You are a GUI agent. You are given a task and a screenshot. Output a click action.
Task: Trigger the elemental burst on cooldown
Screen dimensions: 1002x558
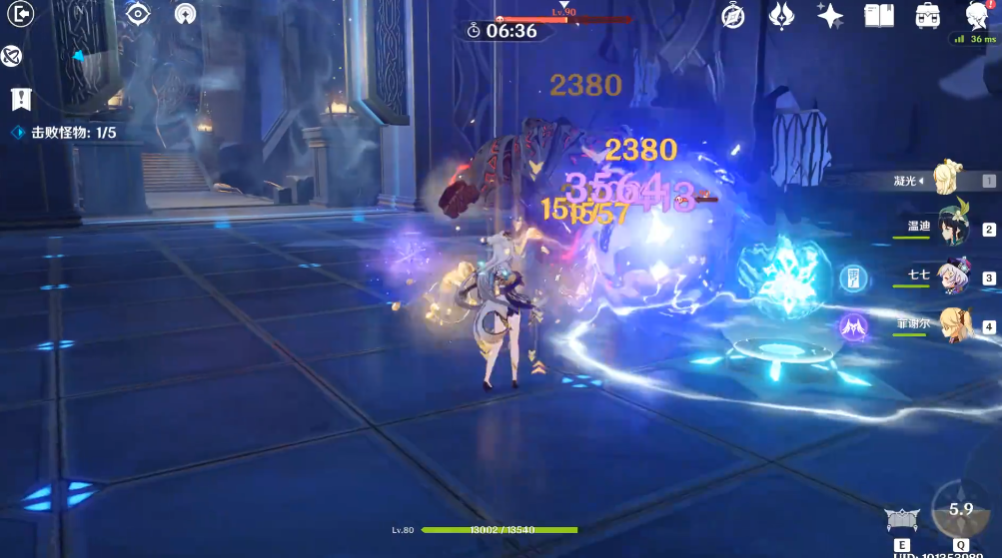click(960, 510)
